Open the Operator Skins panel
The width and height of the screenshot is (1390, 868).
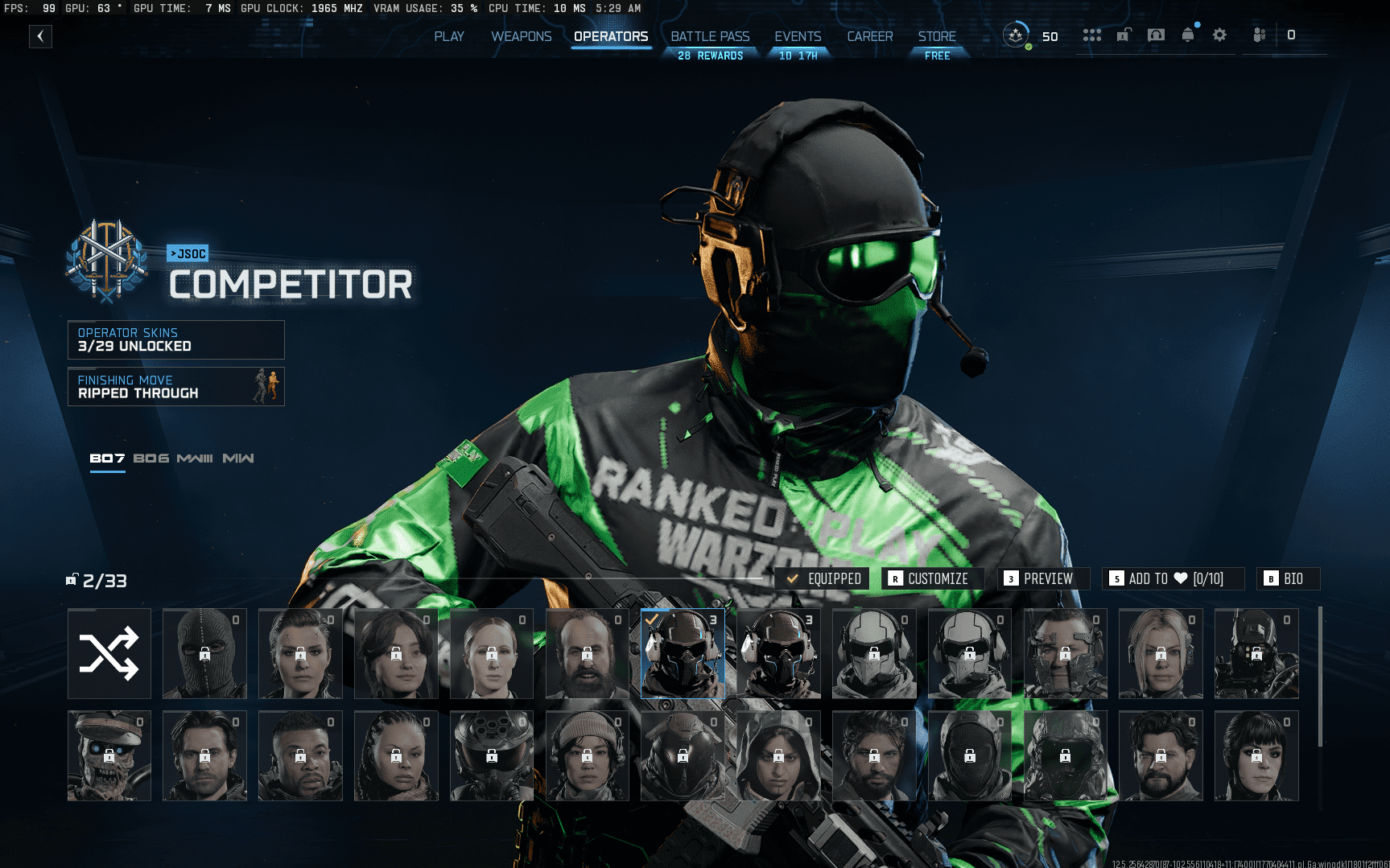click(176, 339)
